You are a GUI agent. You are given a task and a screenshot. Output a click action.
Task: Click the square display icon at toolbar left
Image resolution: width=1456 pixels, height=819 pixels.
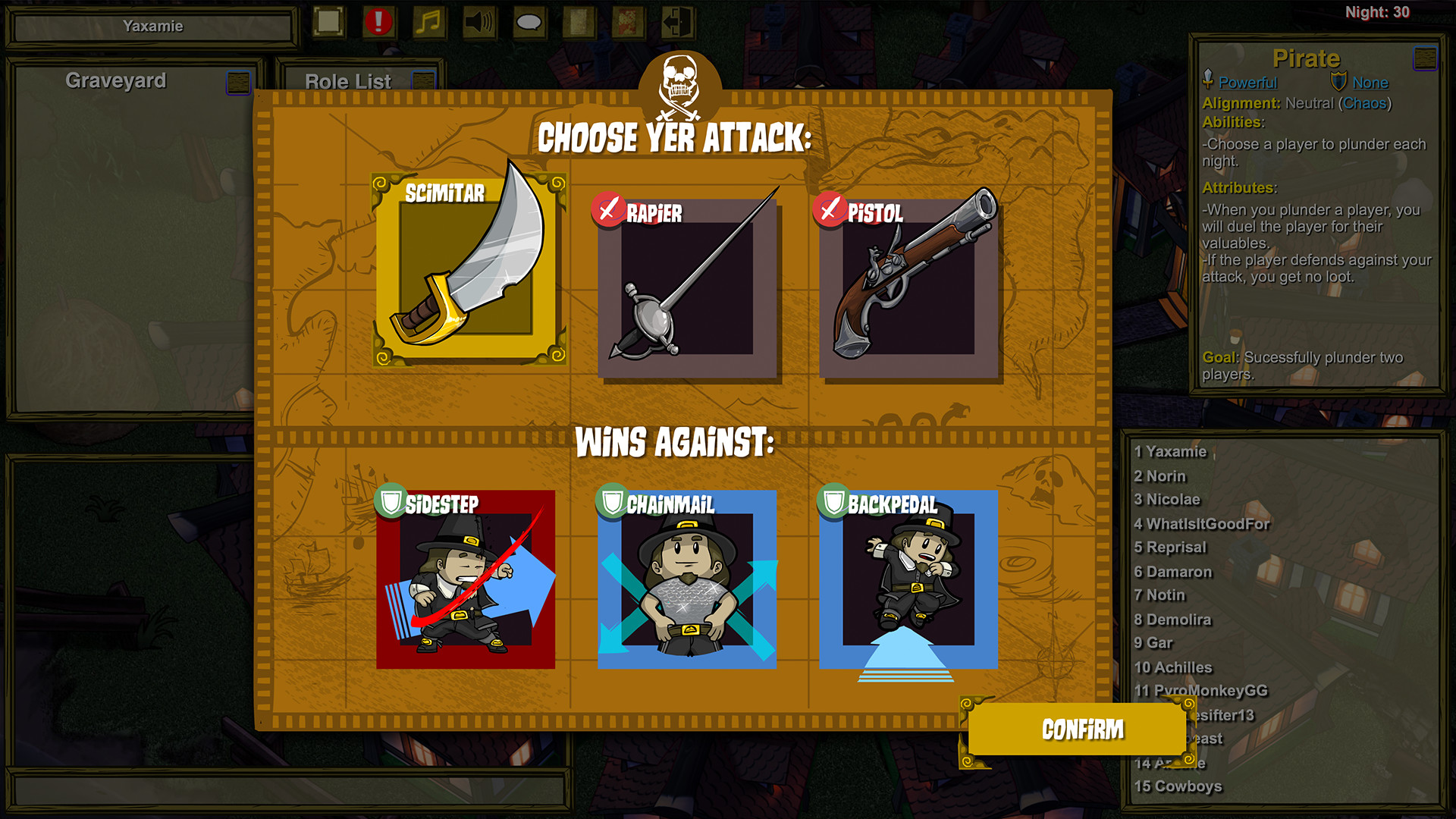pyautogui.click(x=327, y=22)
